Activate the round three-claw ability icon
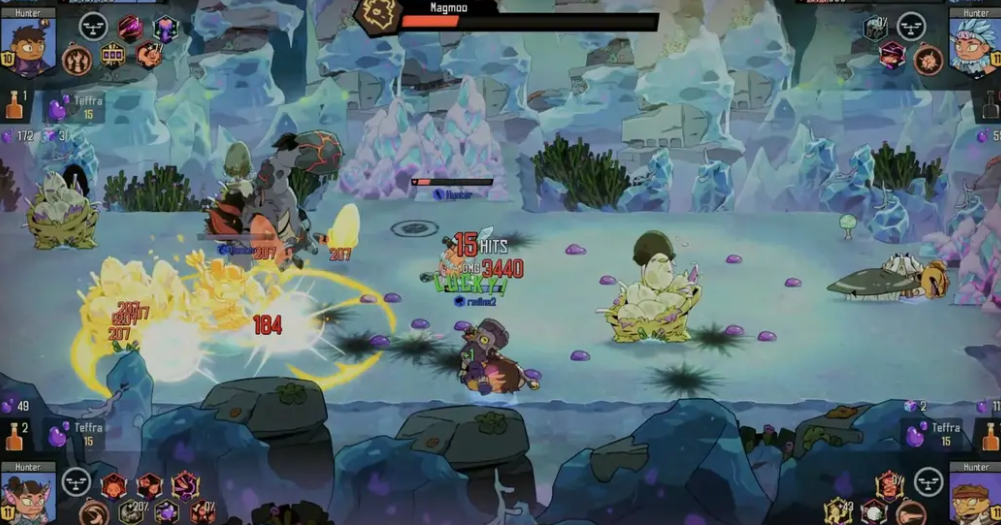The image size is (1001, 525). 77,61
